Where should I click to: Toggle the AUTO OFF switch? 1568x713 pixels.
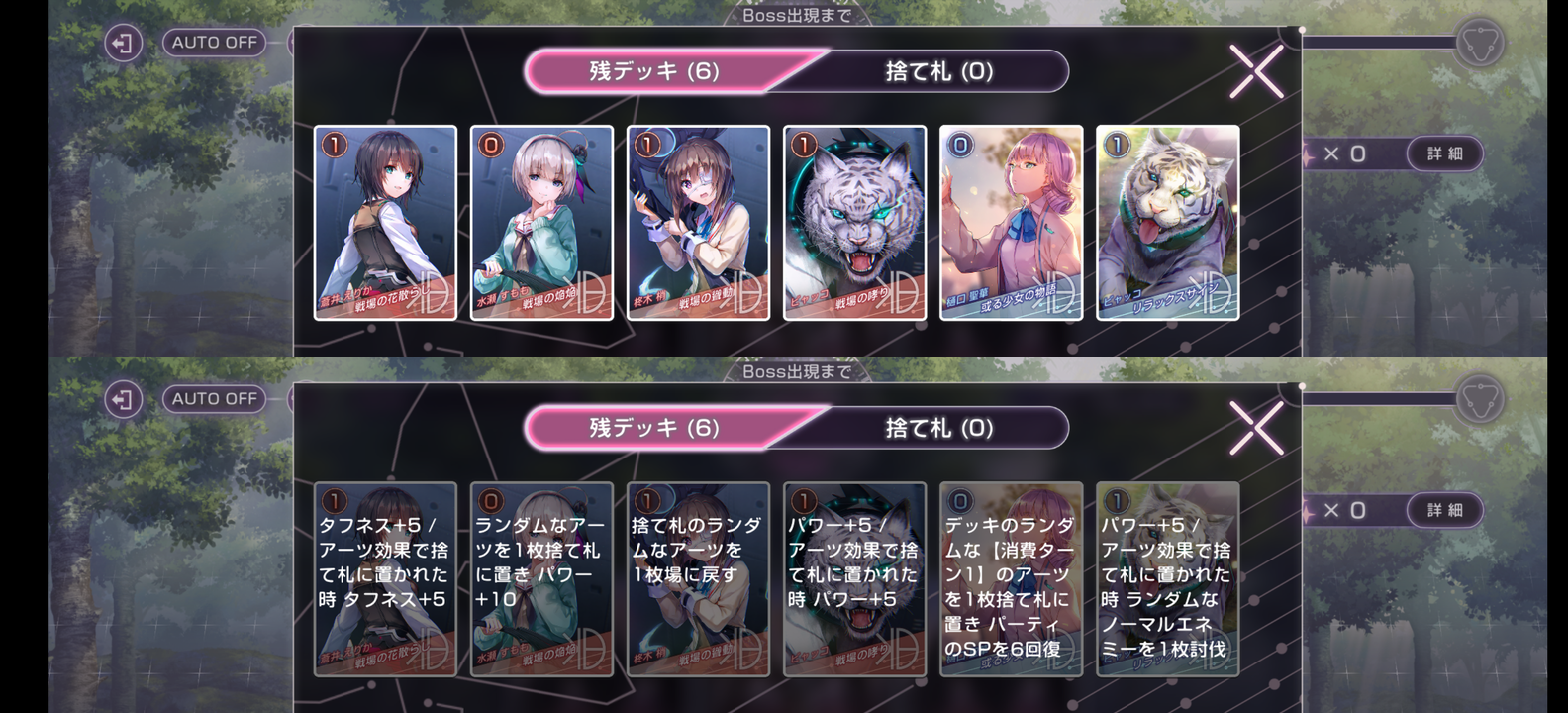point(214,43)
